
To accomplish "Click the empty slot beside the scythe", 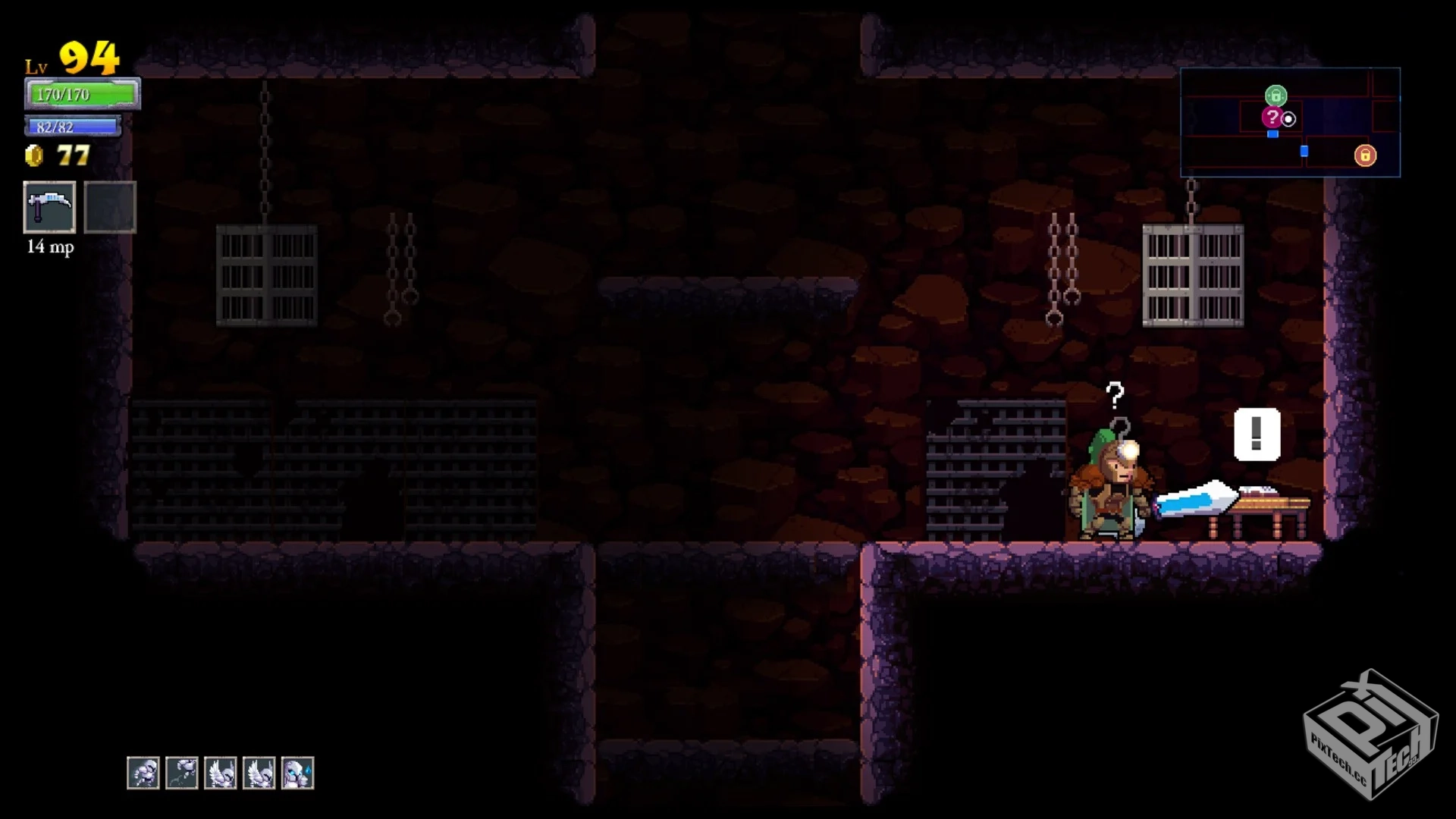I will [110, 207].
